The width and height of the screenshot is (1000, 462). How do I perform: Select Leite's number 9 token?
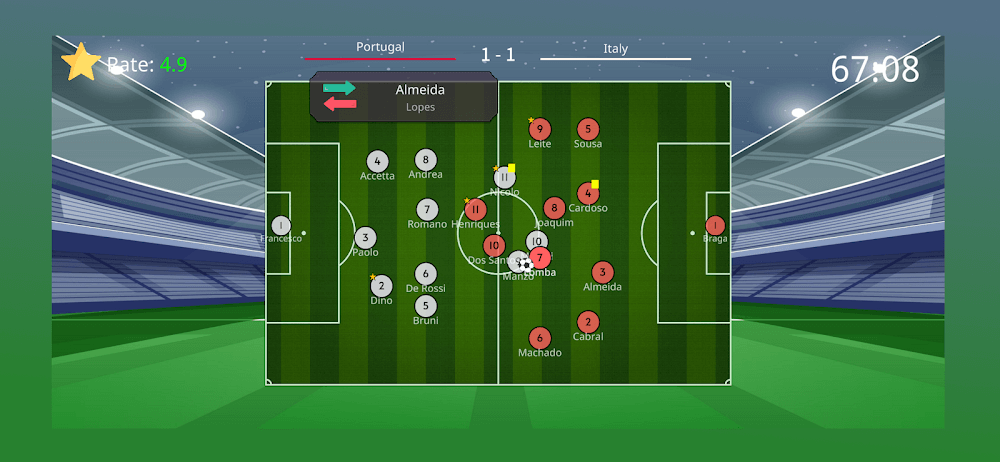click(540, 129)
